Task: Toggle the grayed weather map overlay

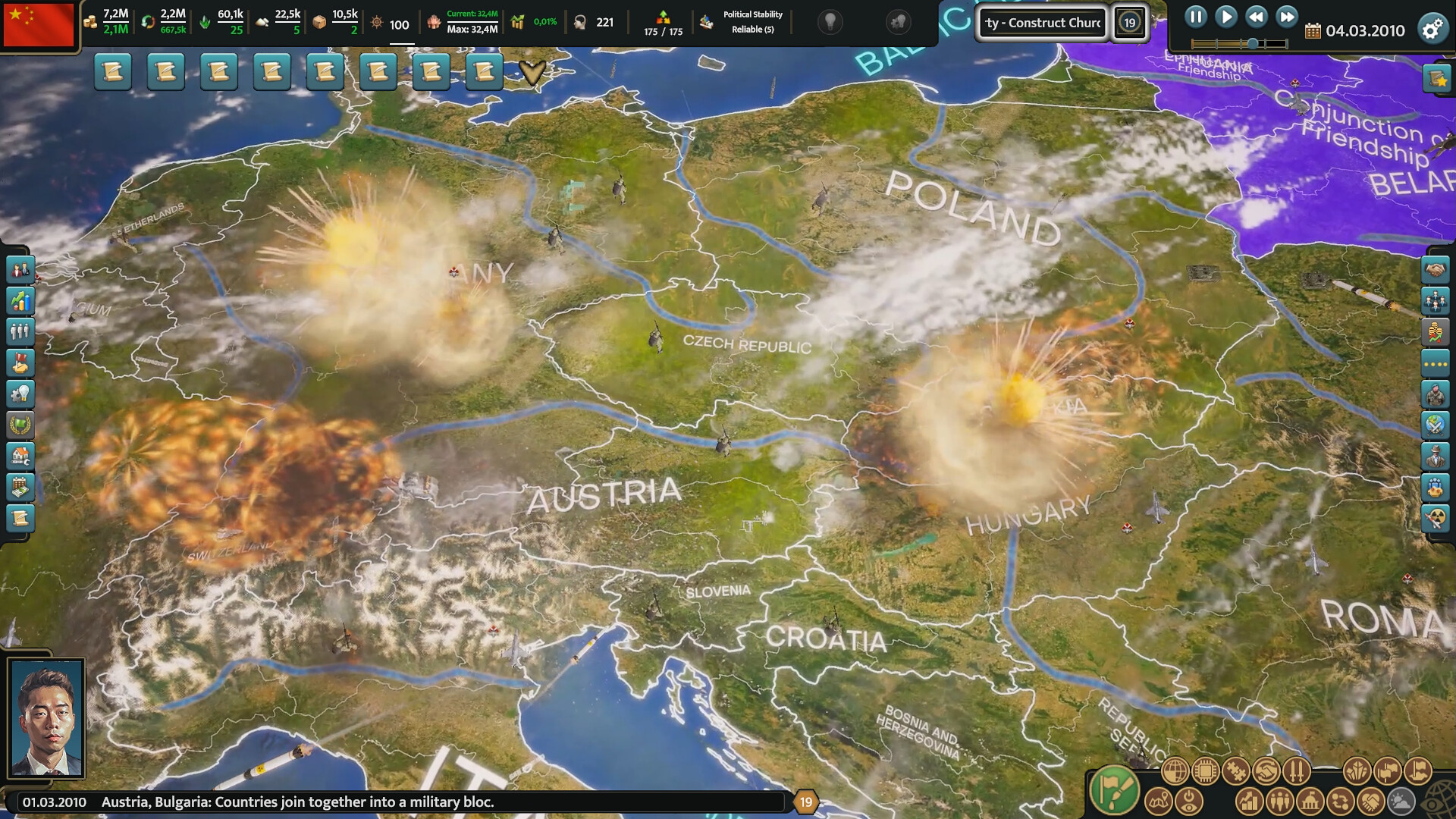Action: [1401, 802]
